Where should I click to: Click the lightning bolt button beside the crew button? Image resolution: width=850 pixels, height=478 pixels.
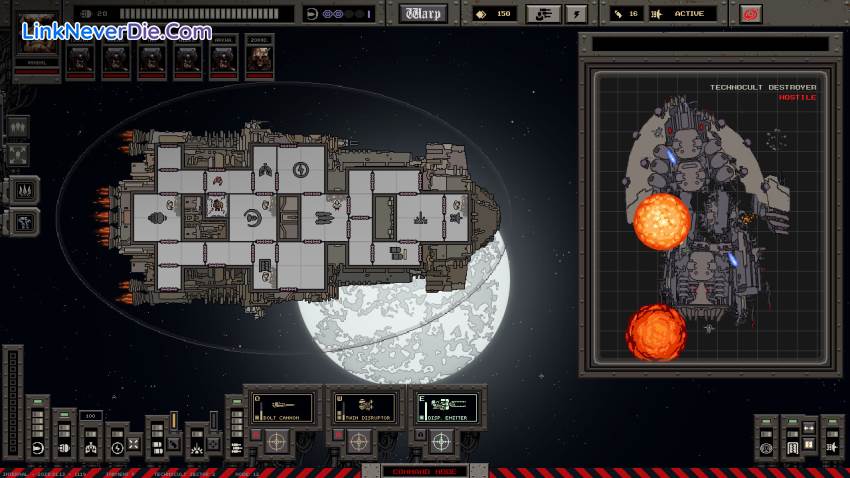(575, 14)
